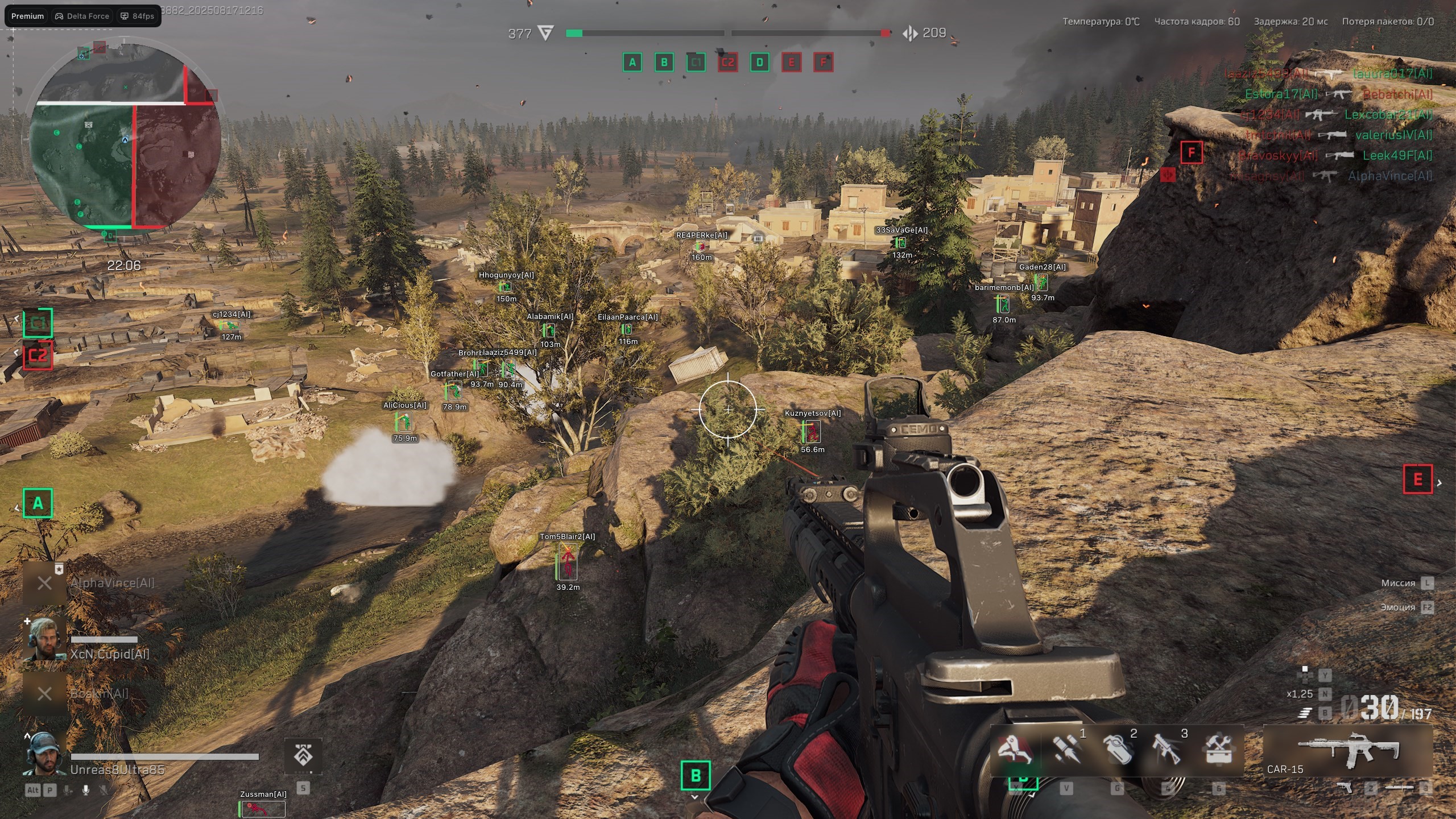Select the smoke grenade slot 2
1456x819 pixels.
click(1116, 749)
